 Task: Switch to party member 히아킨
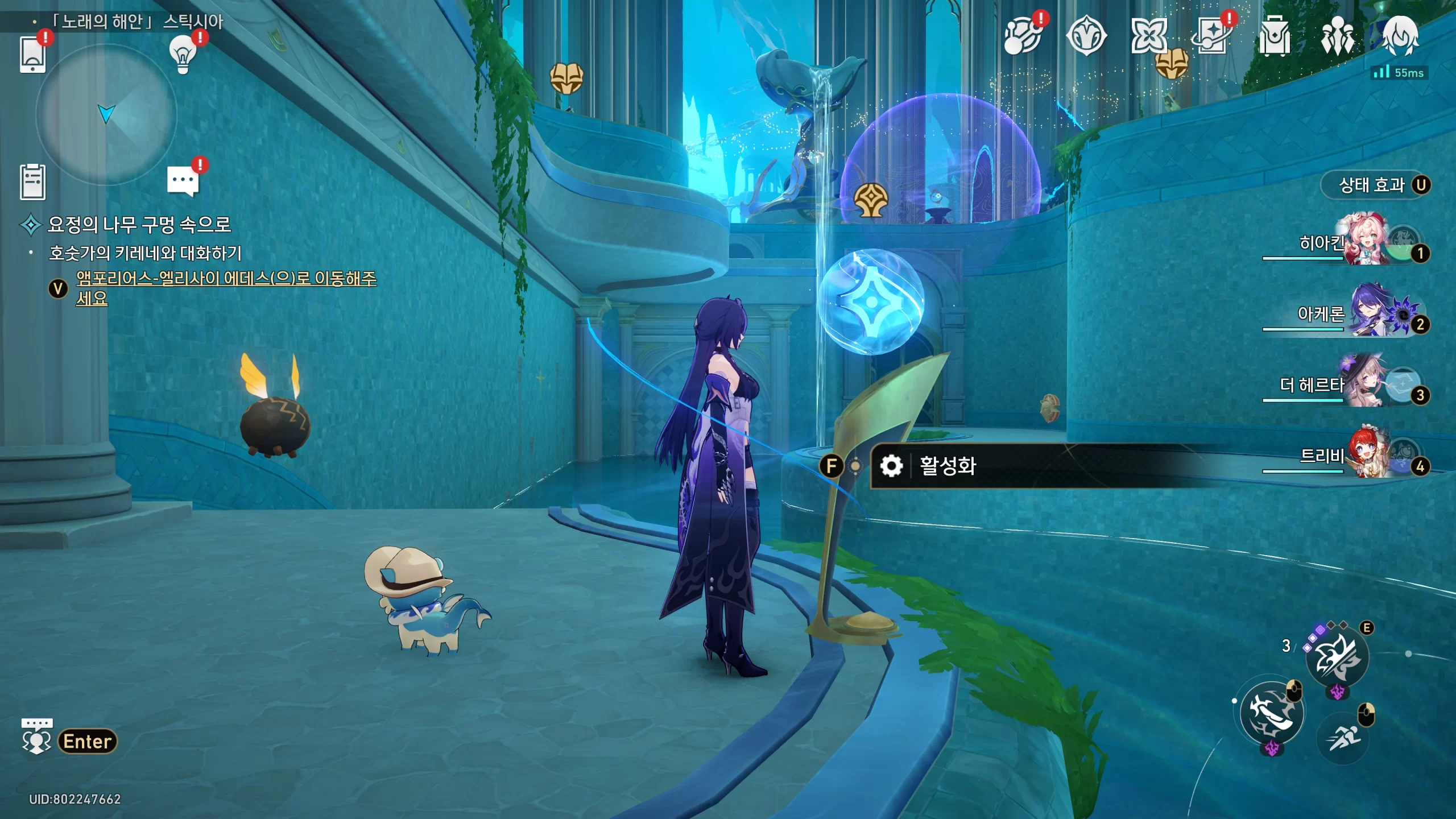click(1365, 243)
